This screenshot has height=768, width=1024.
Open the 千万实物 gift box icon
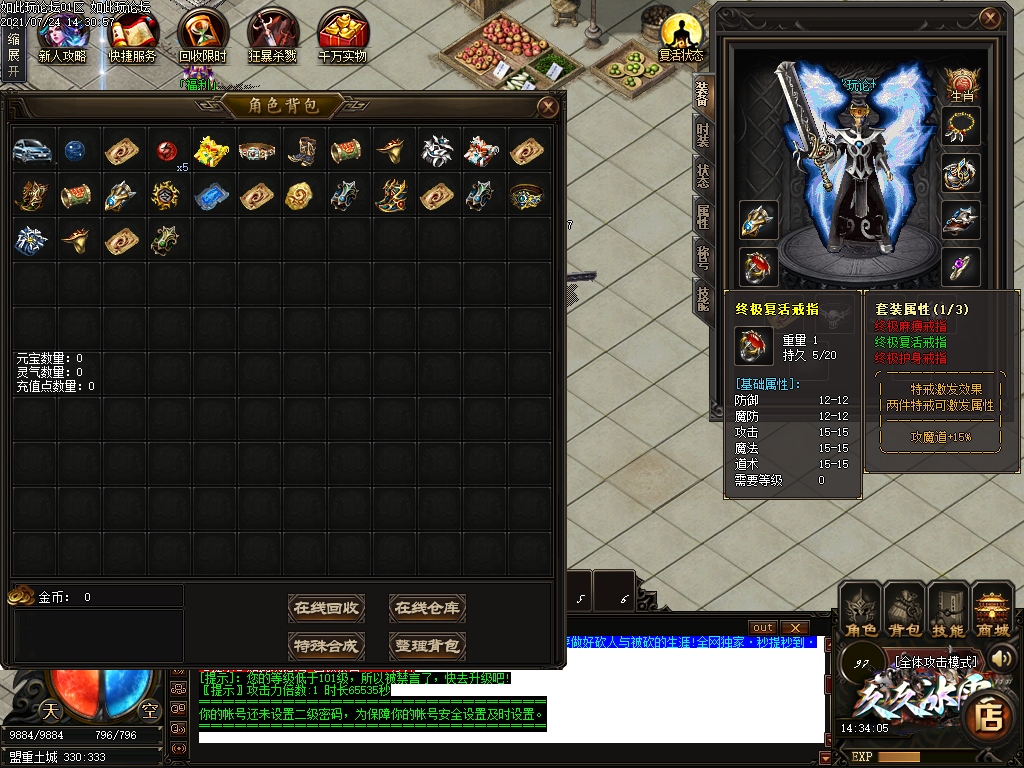click(343, 34)
